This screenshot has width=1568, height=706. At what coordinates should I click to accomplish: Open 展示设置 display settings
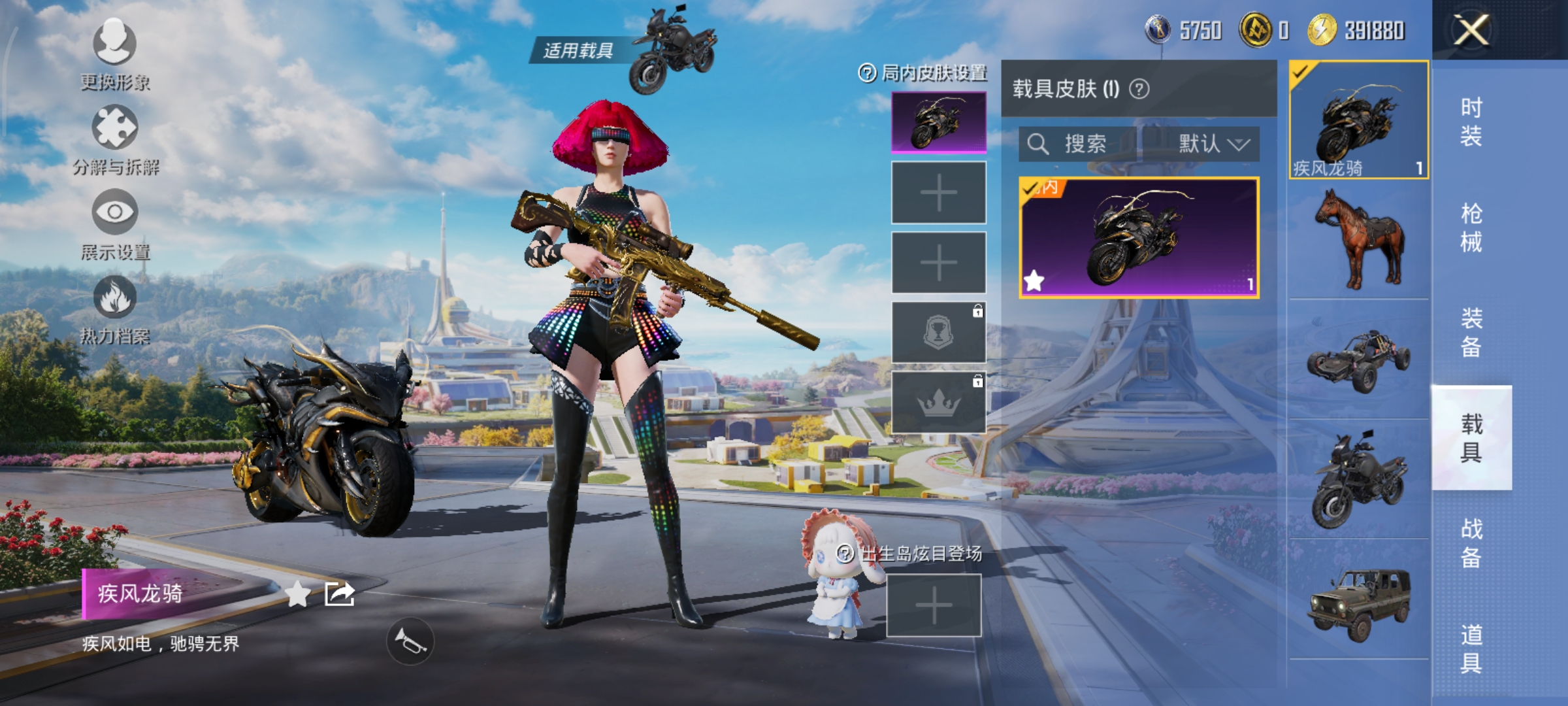[x=115, y=224]
